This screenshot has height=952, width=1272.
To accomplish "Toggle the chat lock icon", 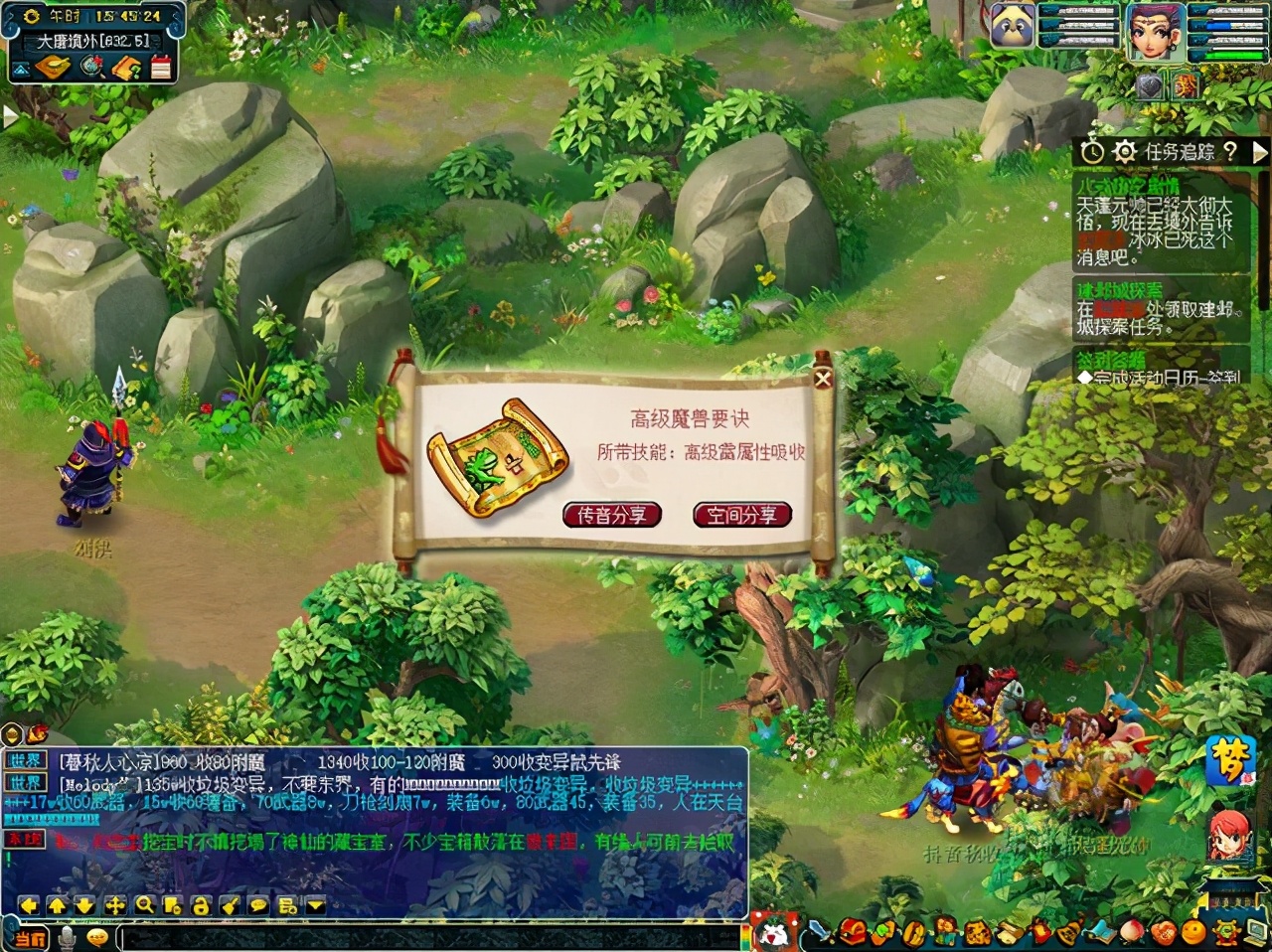I will click(x=201, y=905).
